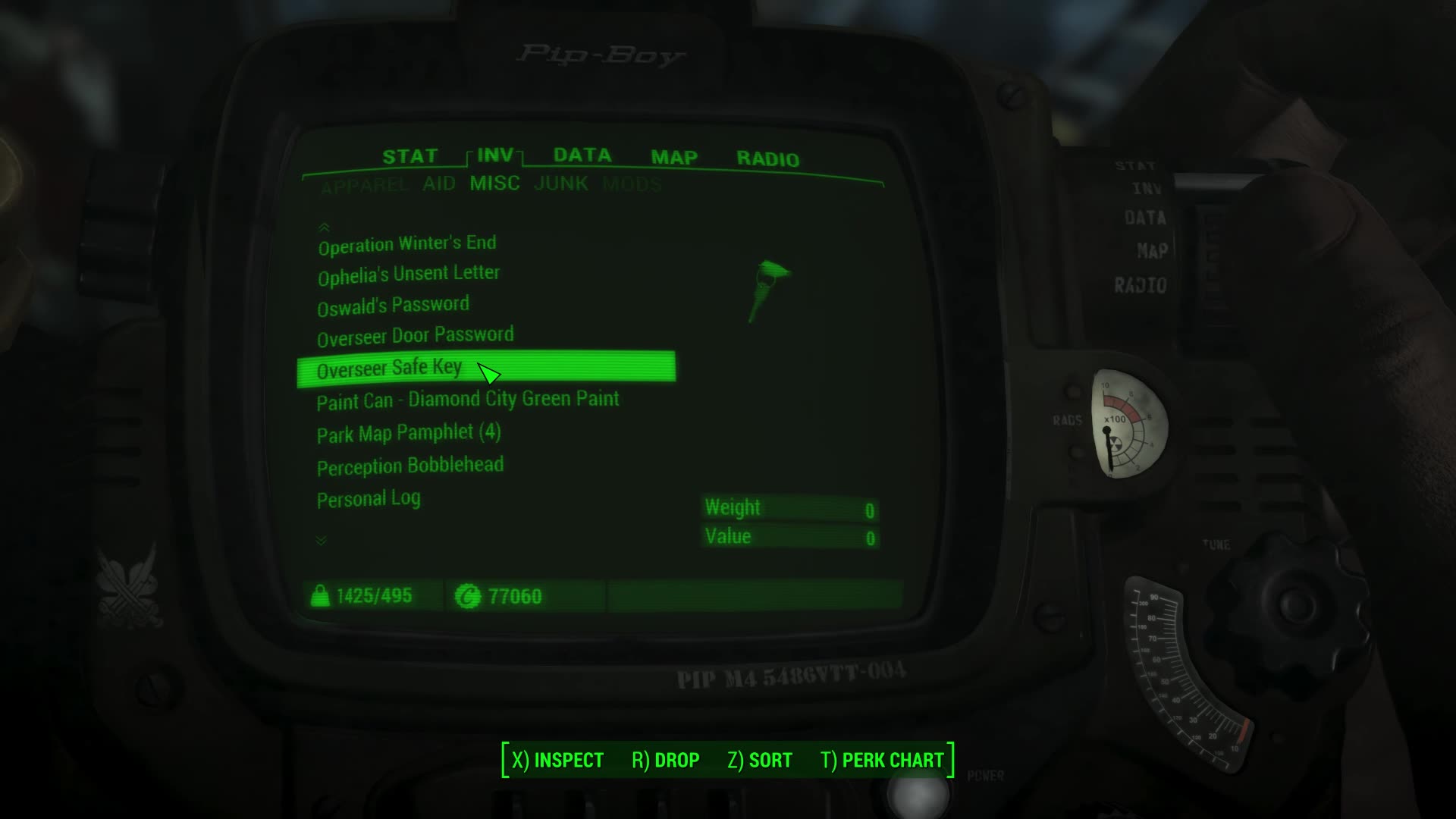Select the JUNK sub-tab
The image size is (1456, 819).
(561, 183)
